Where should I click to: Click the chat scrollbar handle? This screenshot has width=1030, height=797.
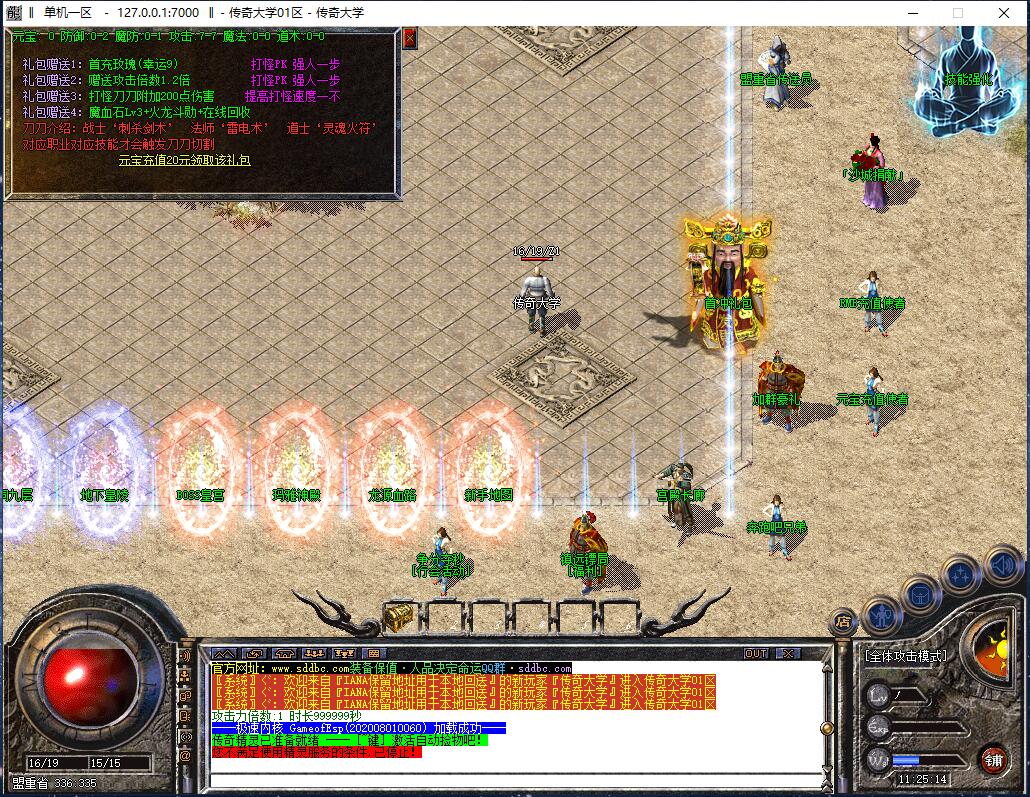coord(826,728)
